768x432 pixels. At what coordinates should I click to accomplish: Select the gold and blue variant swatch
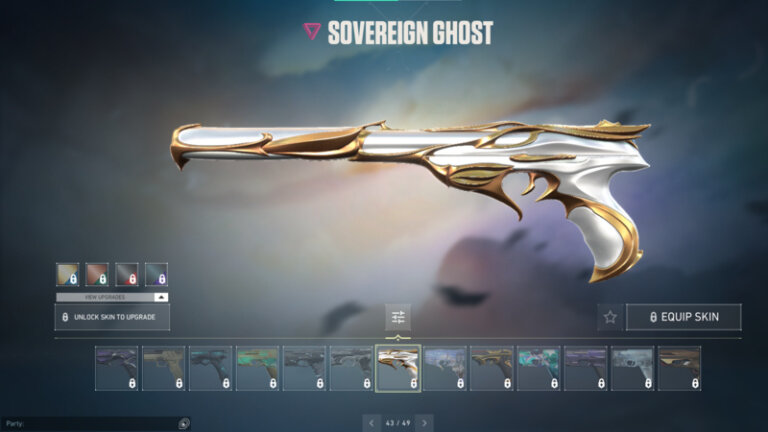67,274
